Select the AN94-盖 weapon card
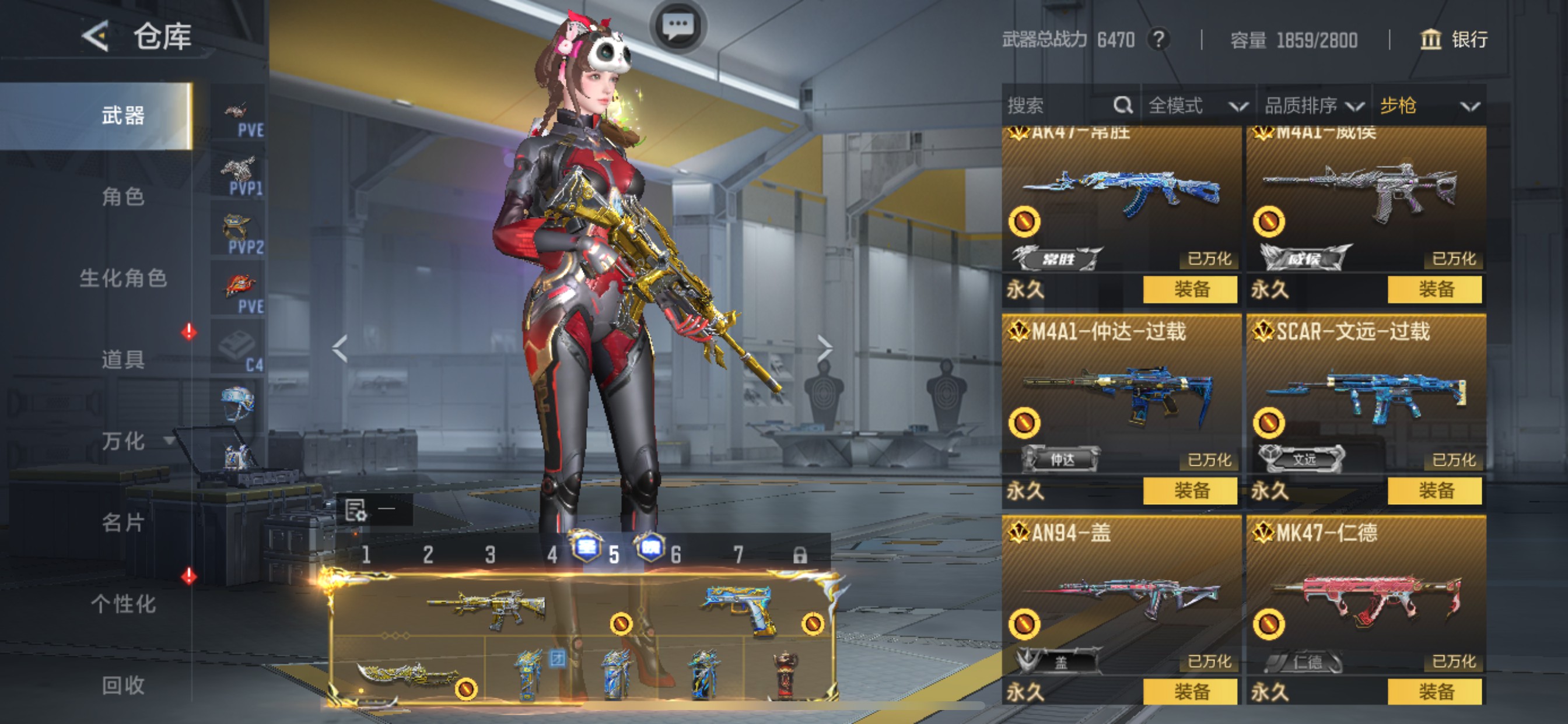1568x724 pixels. coord(1121,596)
